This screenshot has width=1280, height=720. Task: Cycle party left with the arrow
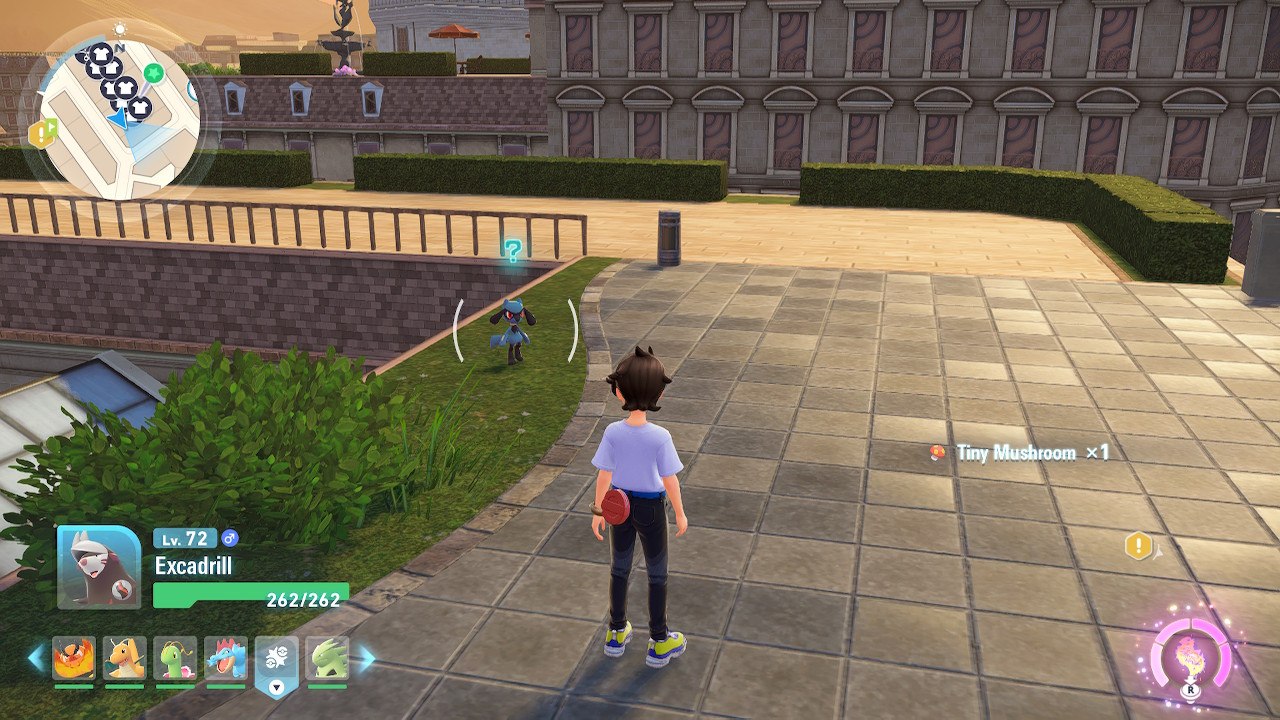tap(36, 658)
